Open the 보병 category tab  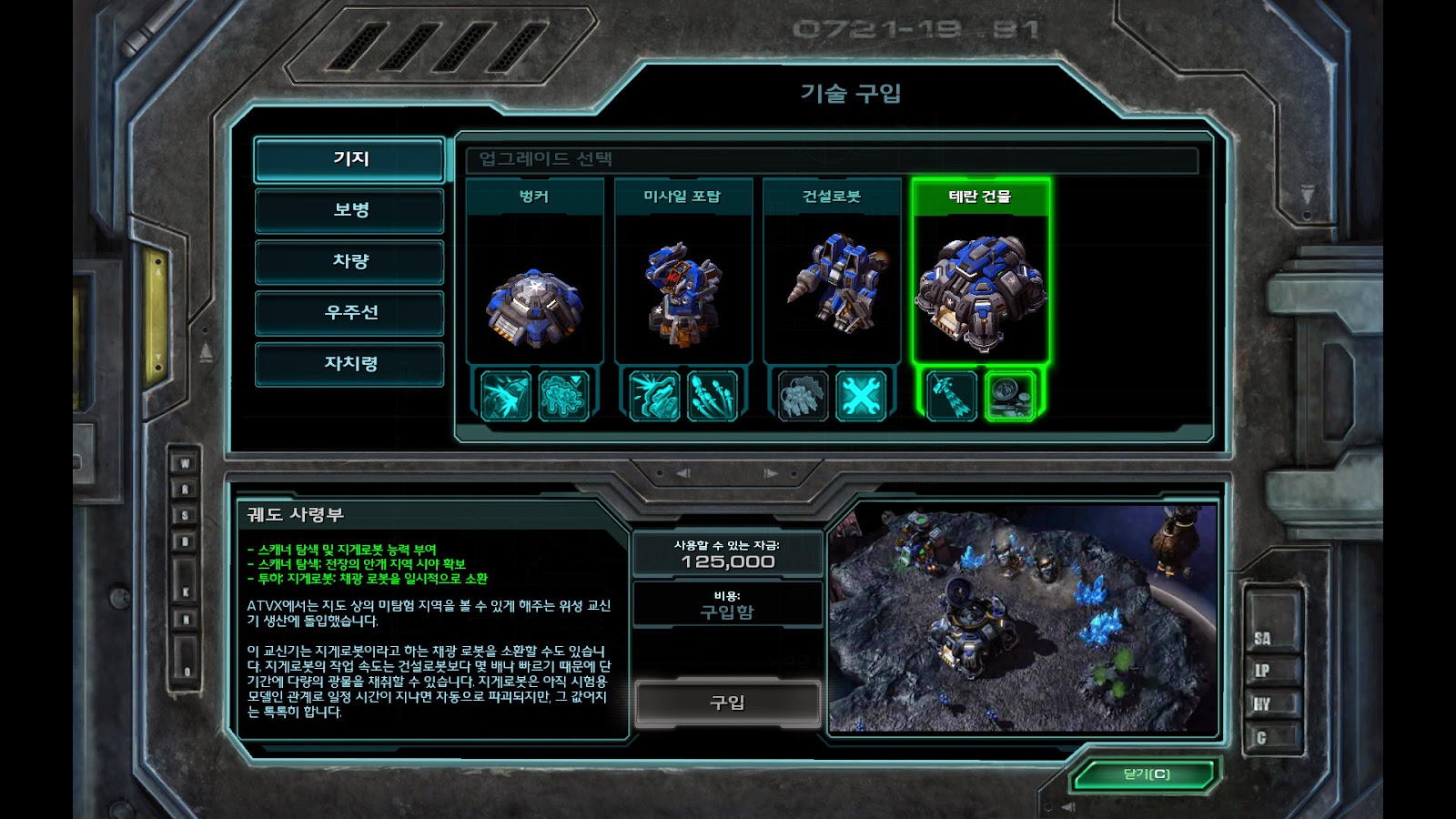349,210
